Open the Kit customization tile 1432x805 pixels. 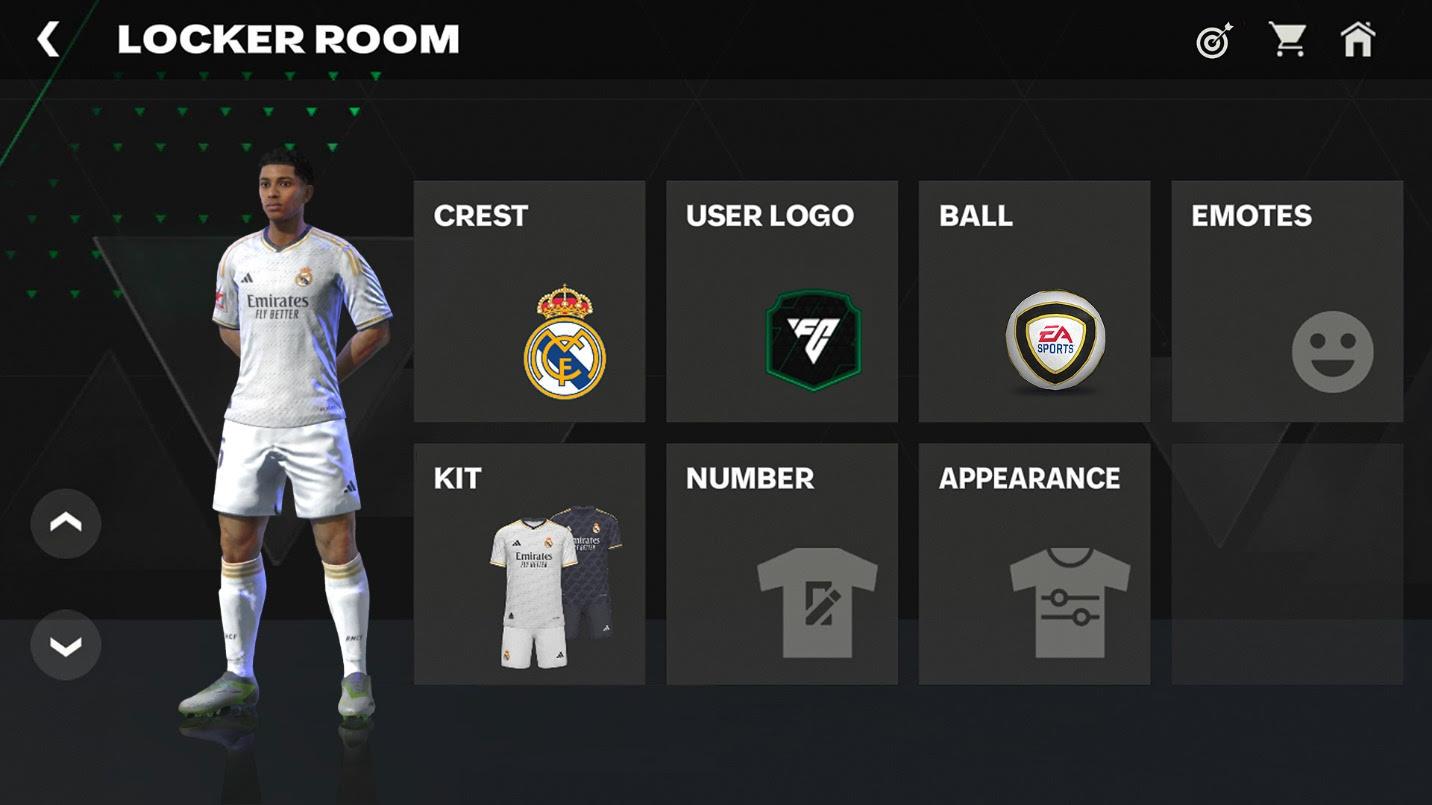coord(530,560)
